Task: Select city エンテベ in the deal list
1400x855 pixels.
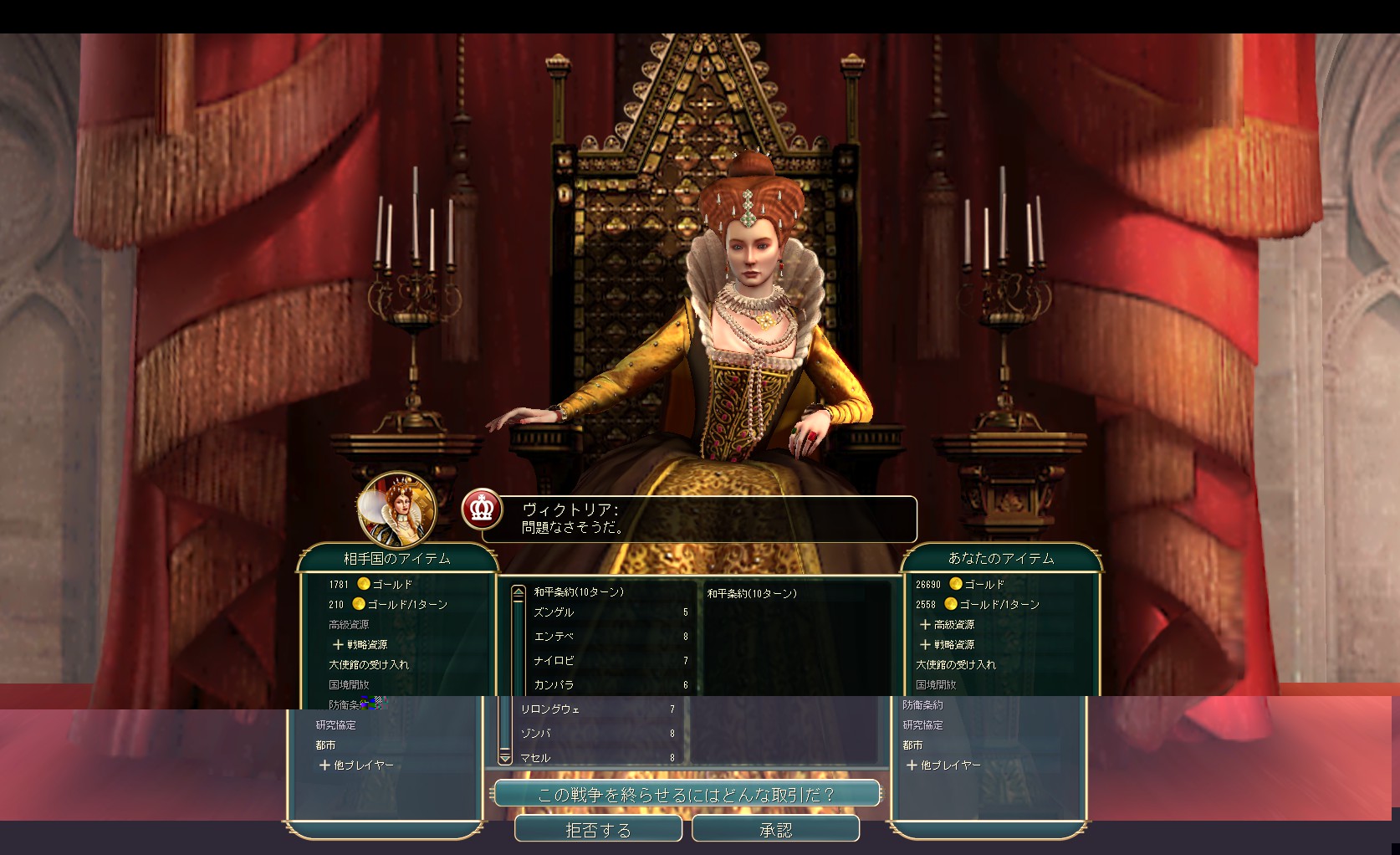Action: point(554,637)
